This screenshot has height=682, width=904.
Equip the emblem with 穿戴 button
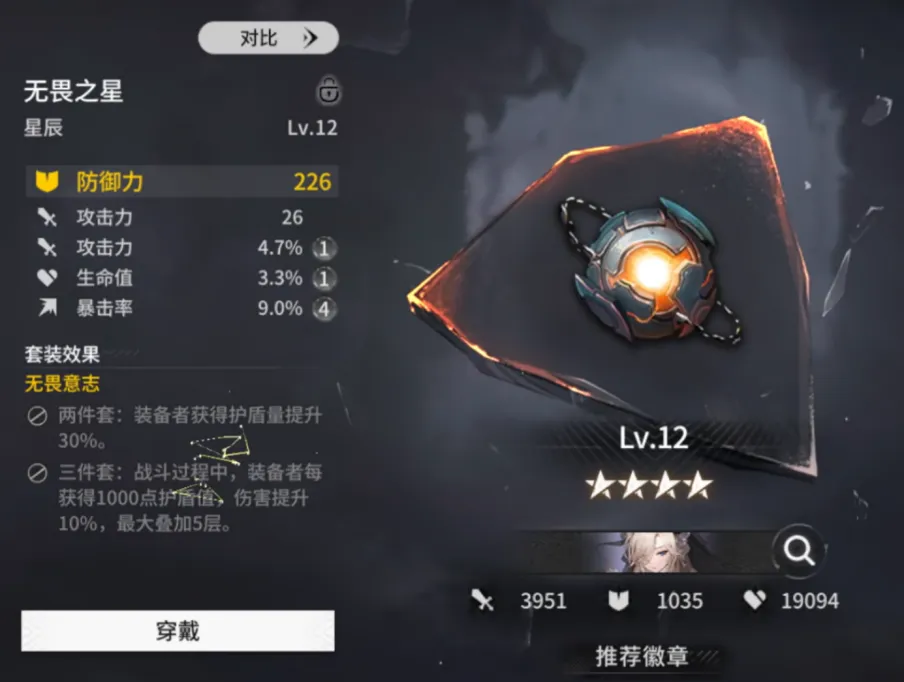tap(178, 631)
